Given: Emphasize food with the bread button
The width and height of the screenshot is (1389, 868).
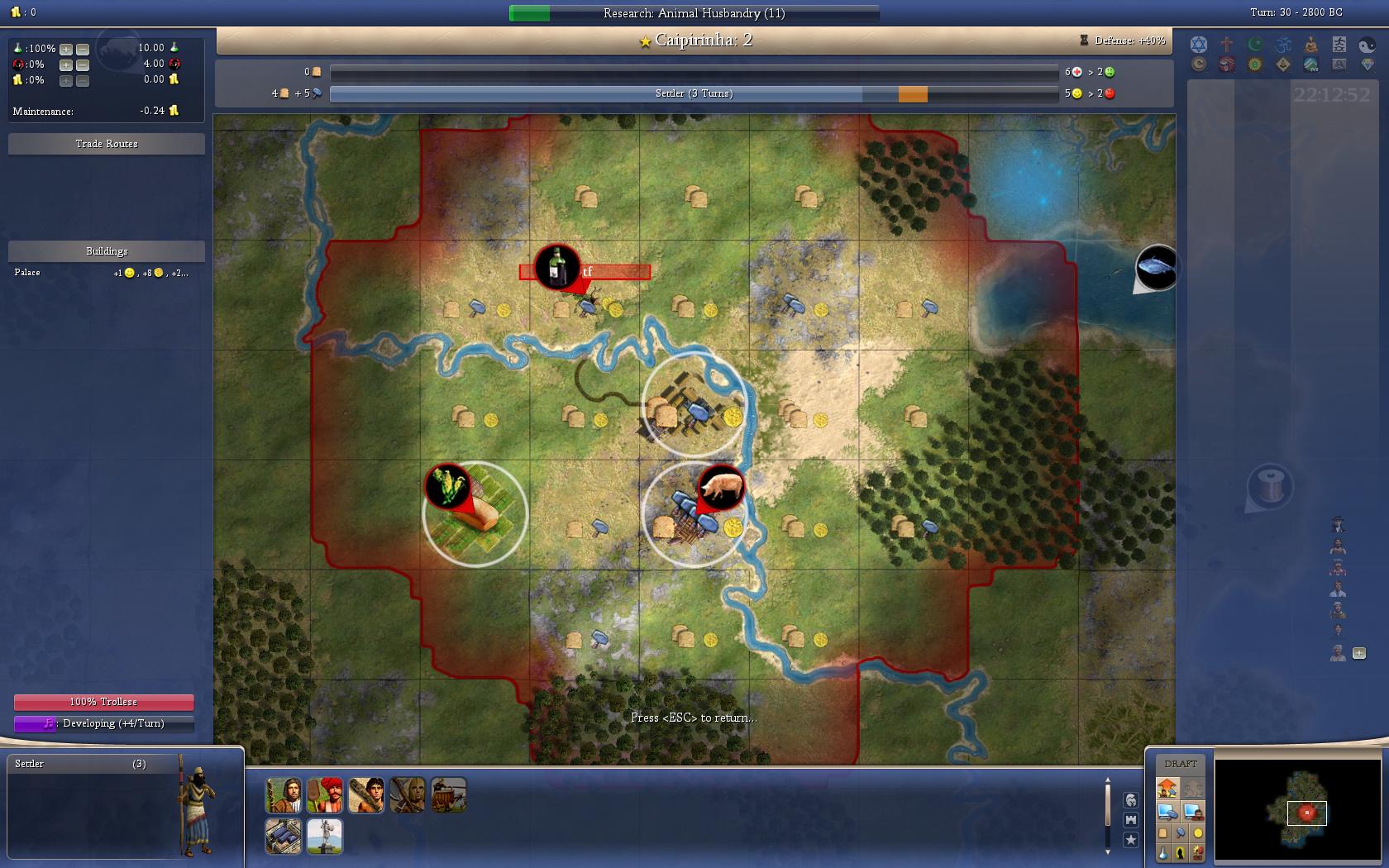Looking at the screenshot, I should pos(1162,833).
